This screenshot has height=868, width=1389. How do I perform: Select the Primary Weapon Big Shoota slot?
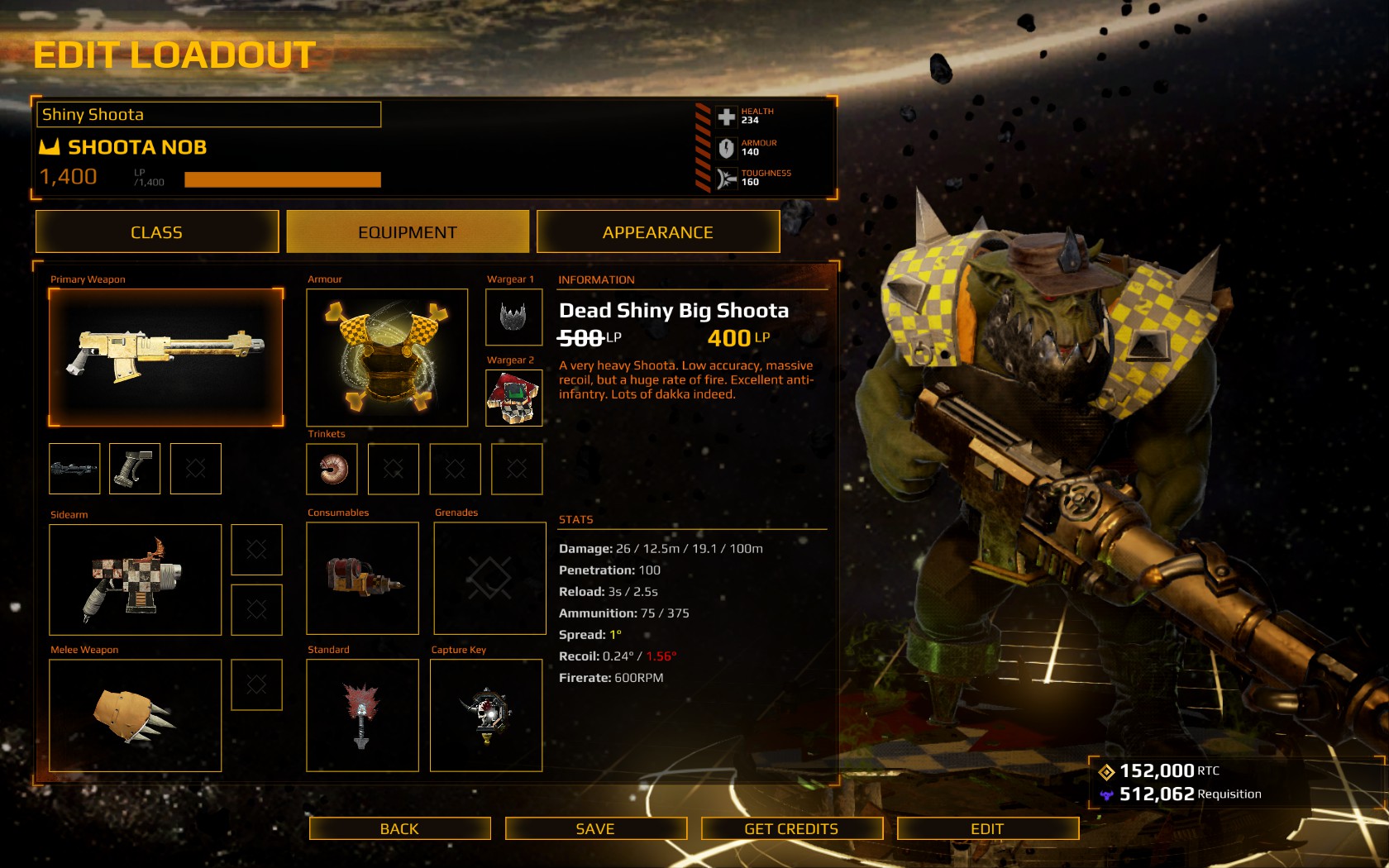click(x=165, y=357)
